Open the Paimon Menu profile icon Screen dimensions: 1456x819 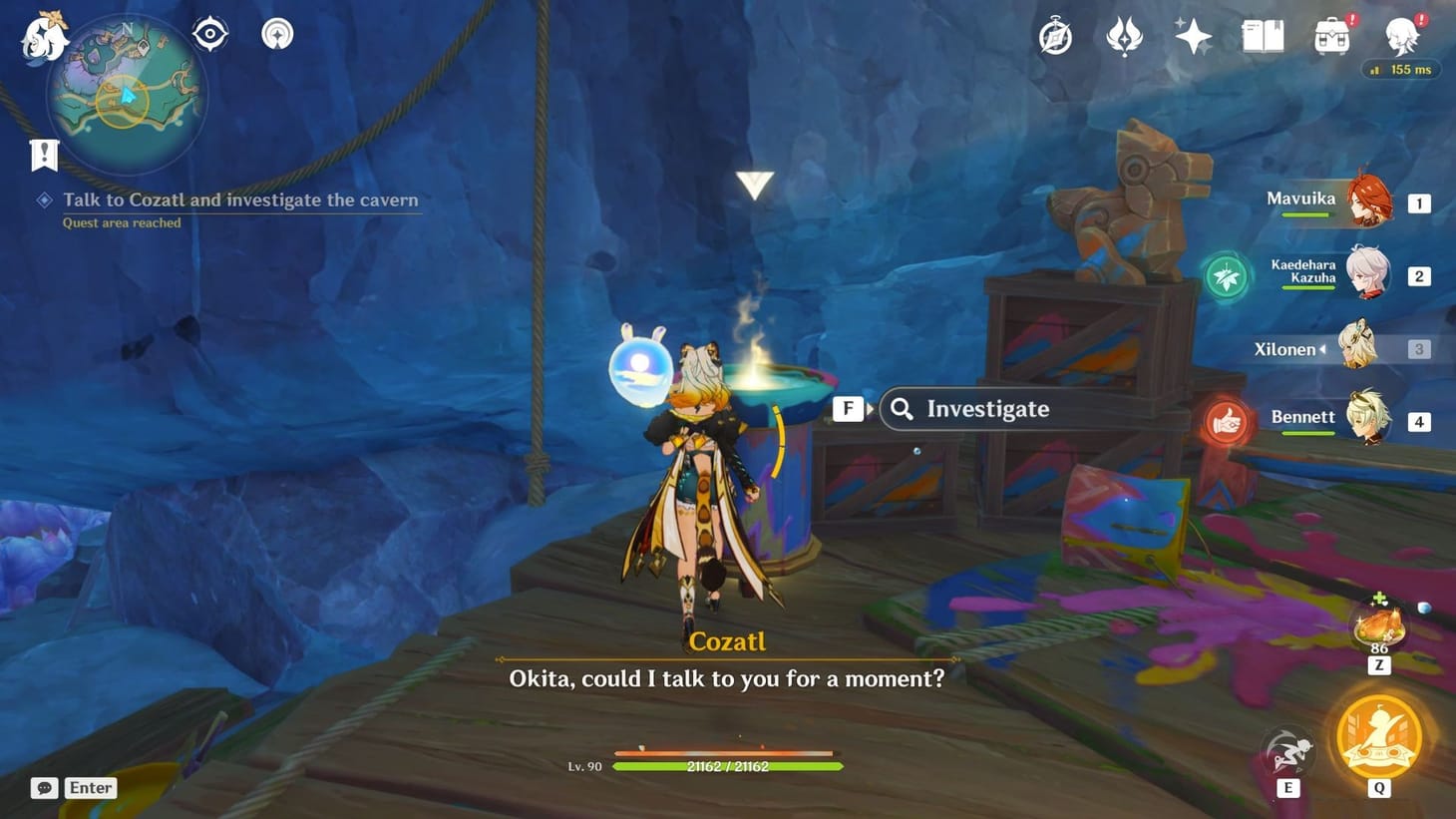(x=1401, y=35)
